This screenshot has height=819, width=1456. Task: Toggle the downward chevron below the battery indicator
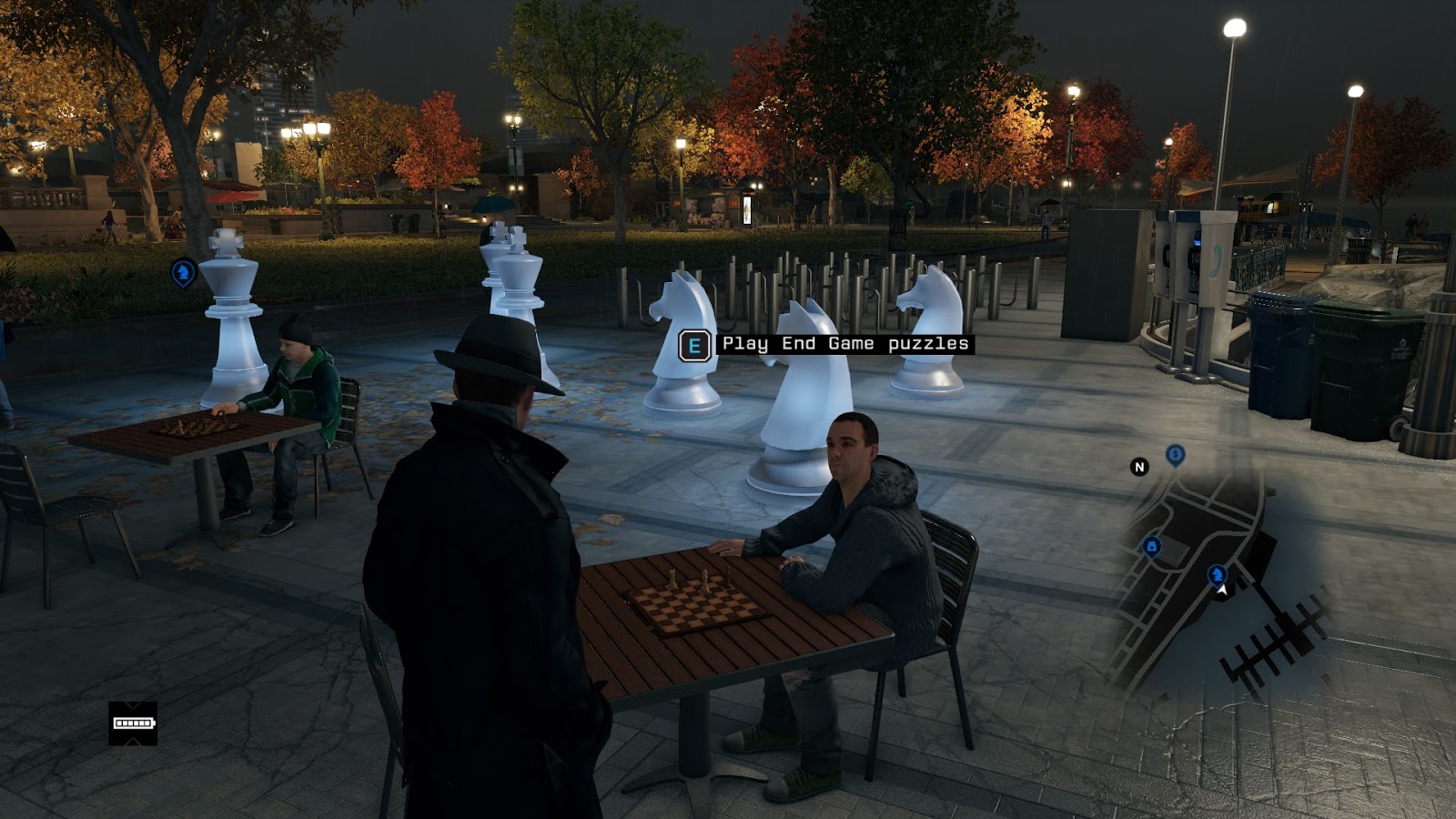click(x=133, y=742)
